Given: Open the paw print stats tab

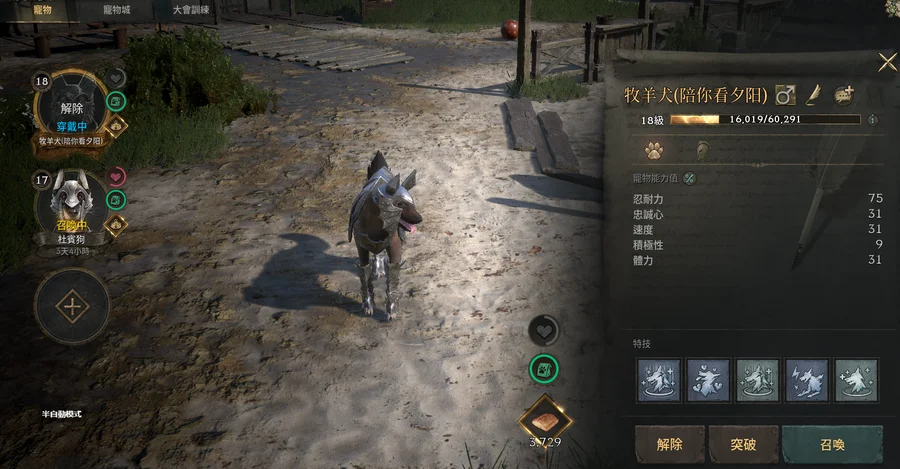Looking at the screenshot, I should (654, 151).
